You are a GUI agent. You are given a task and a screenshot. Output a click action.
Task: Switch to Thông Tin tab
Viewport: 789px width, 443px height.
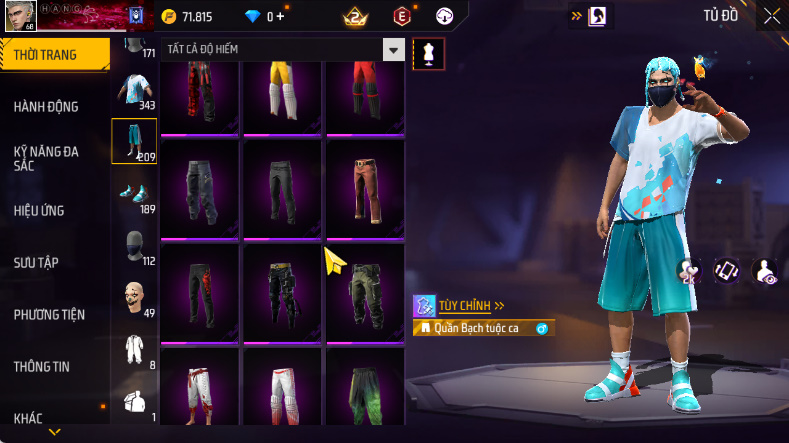42,366
